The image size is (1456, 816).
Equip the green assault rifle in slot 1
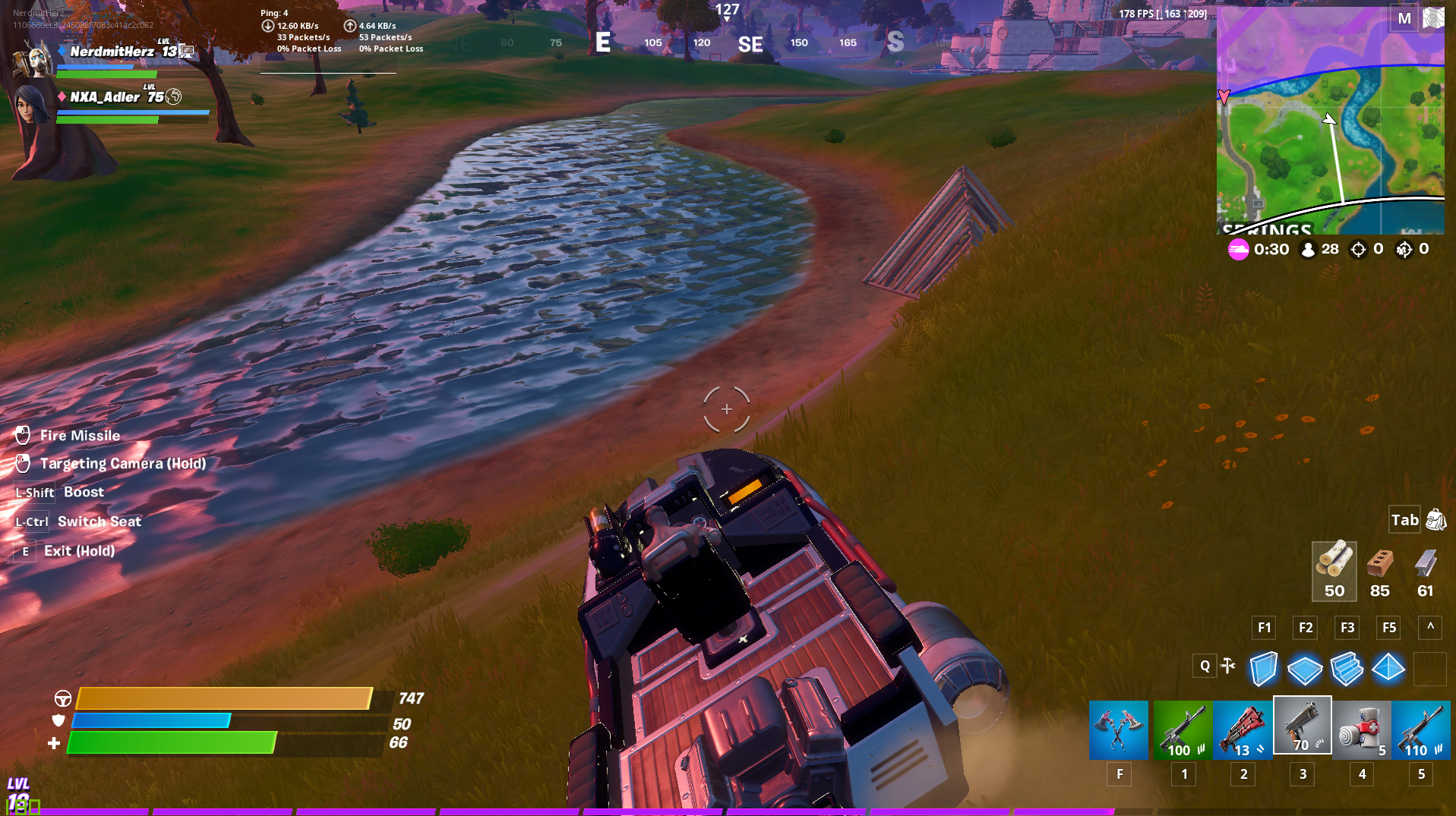click(1183, 729)
